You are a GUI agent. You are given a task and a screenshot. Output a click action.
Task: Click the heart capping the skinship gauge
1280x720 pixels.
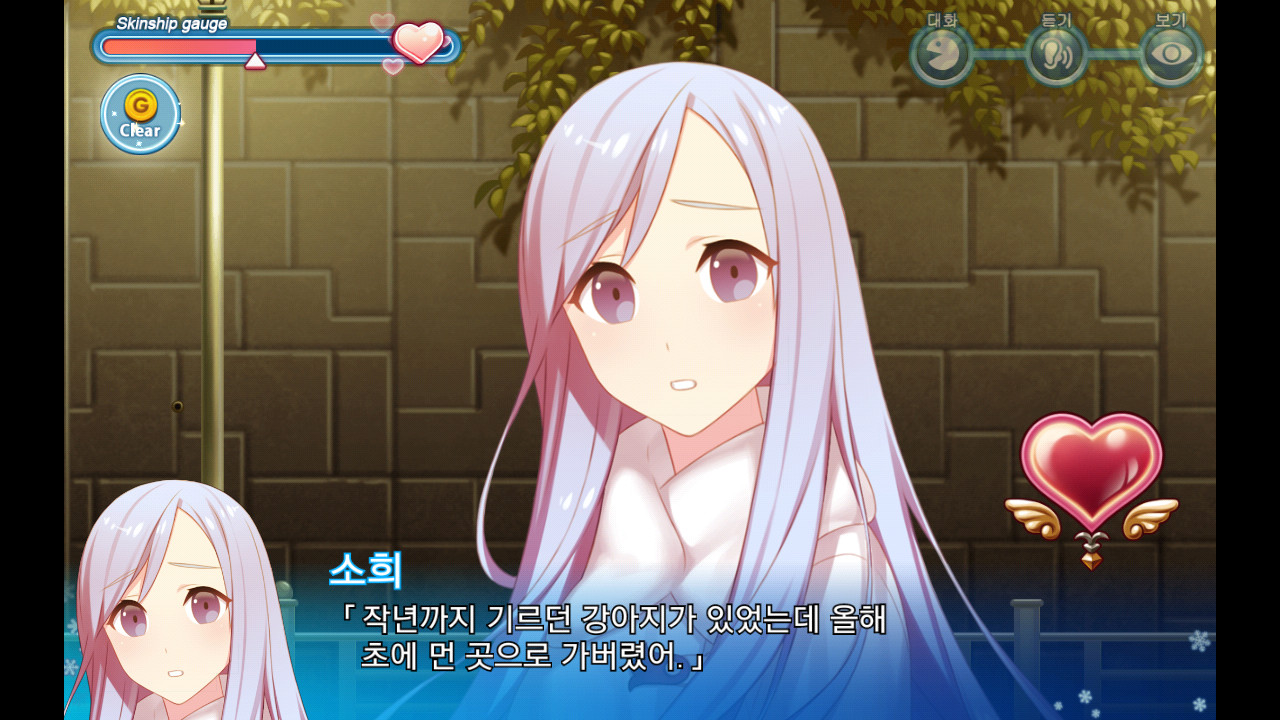tap(421, 41)
